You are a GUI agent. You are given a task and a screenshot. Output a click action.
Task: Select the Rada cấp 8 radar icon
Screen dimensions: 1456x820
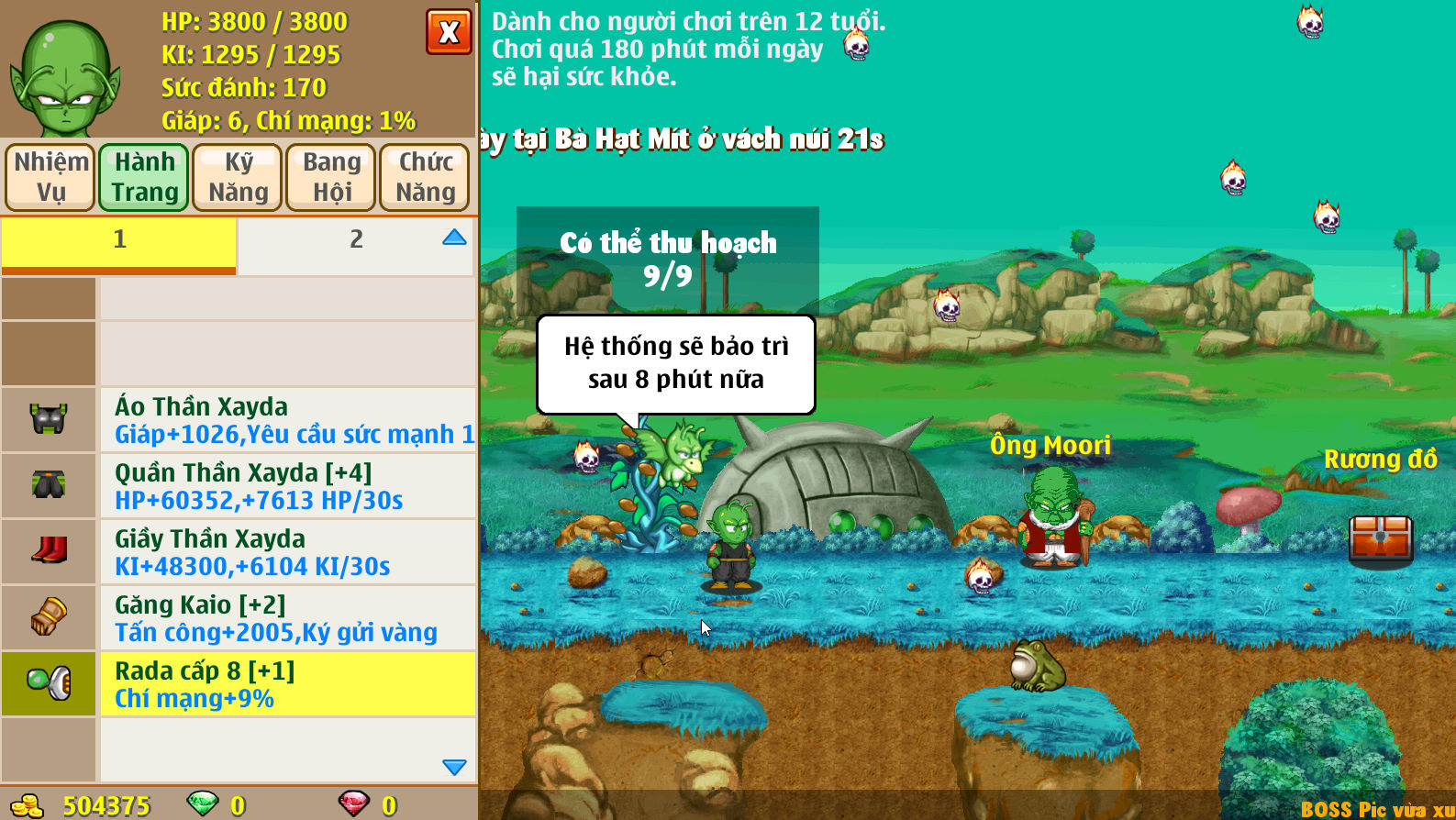(49, 683)
